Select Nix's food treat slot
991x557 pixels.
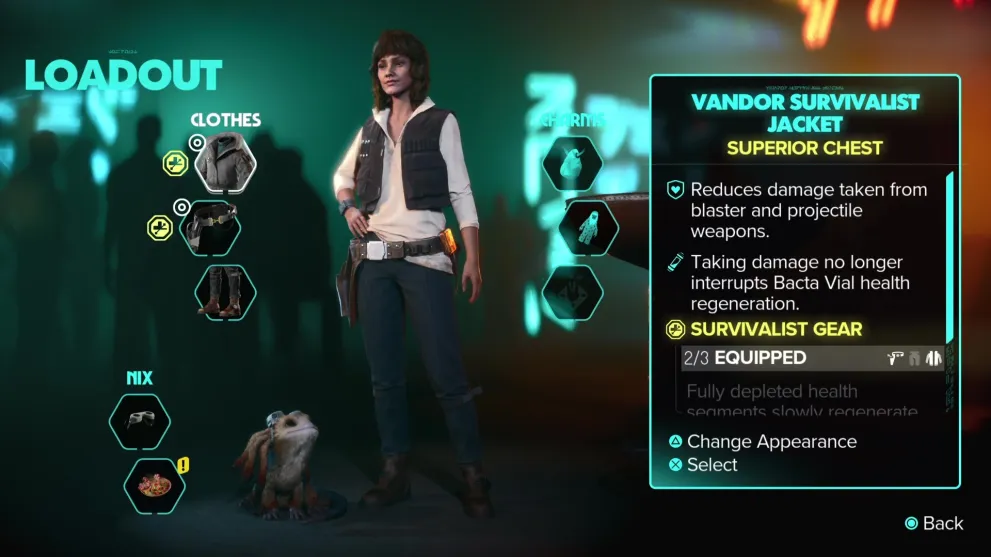[155, 486]
